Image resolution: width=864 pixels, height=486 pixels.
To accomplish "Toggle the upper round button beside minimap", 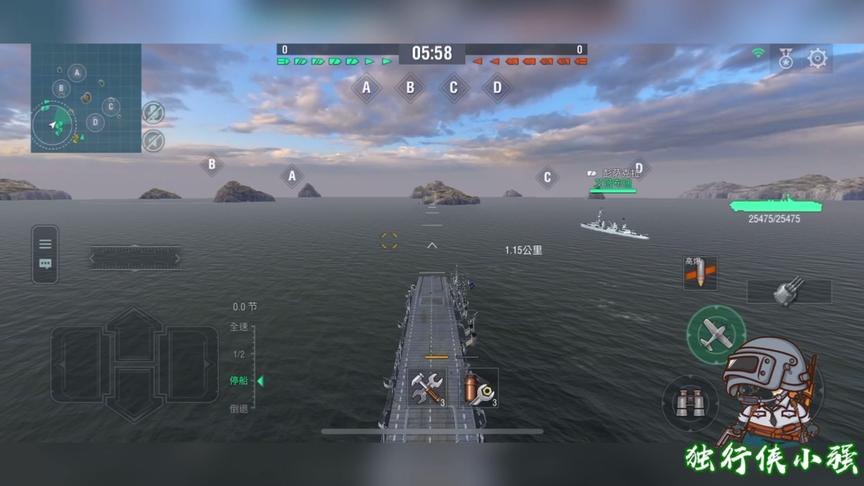I will pyautogui.click(x=153, y=111).
